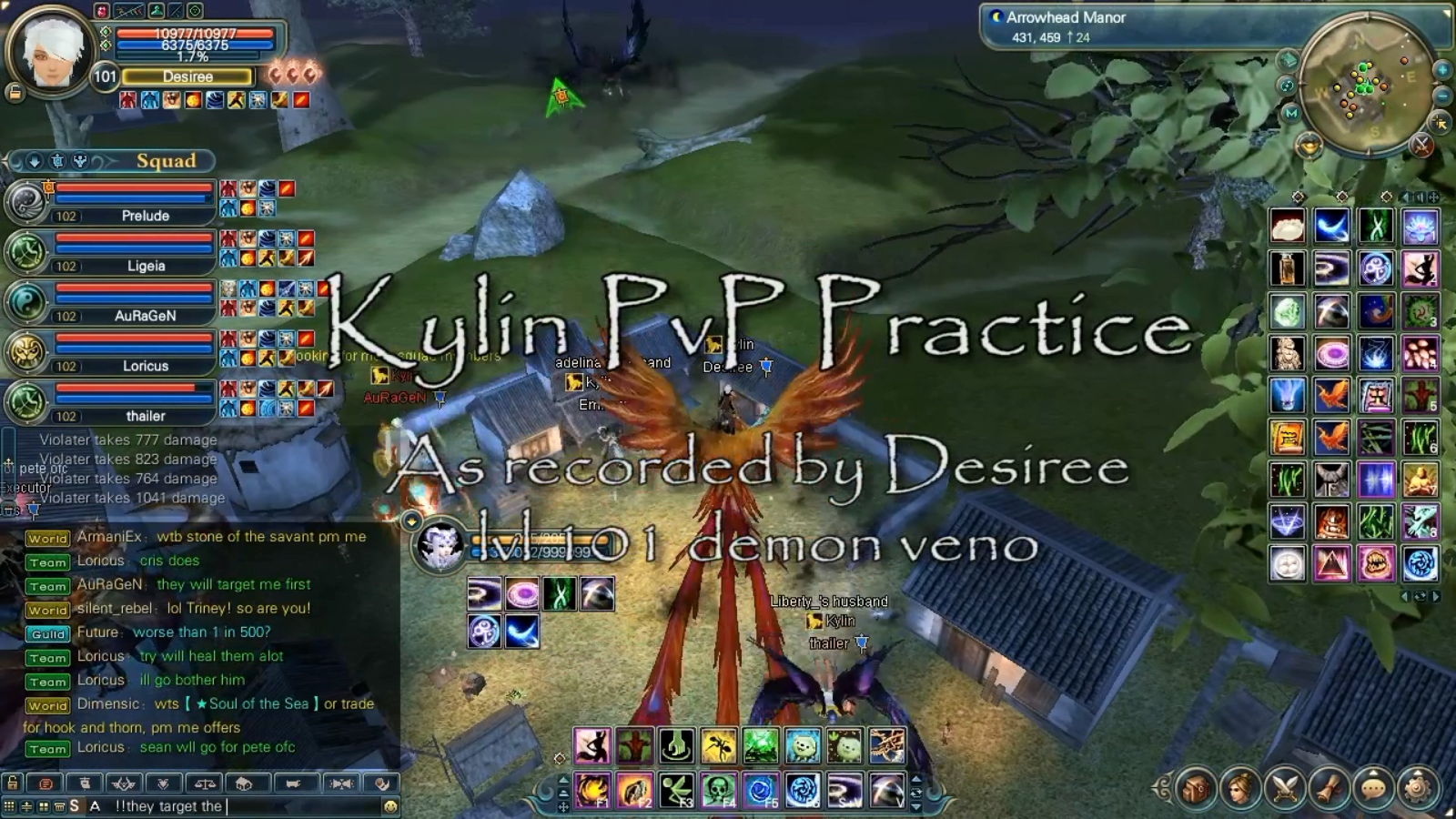Expand the settings menu up arrow
Image resolution: width=1456 pixels, height=819 pixels.
point(1416,773)
